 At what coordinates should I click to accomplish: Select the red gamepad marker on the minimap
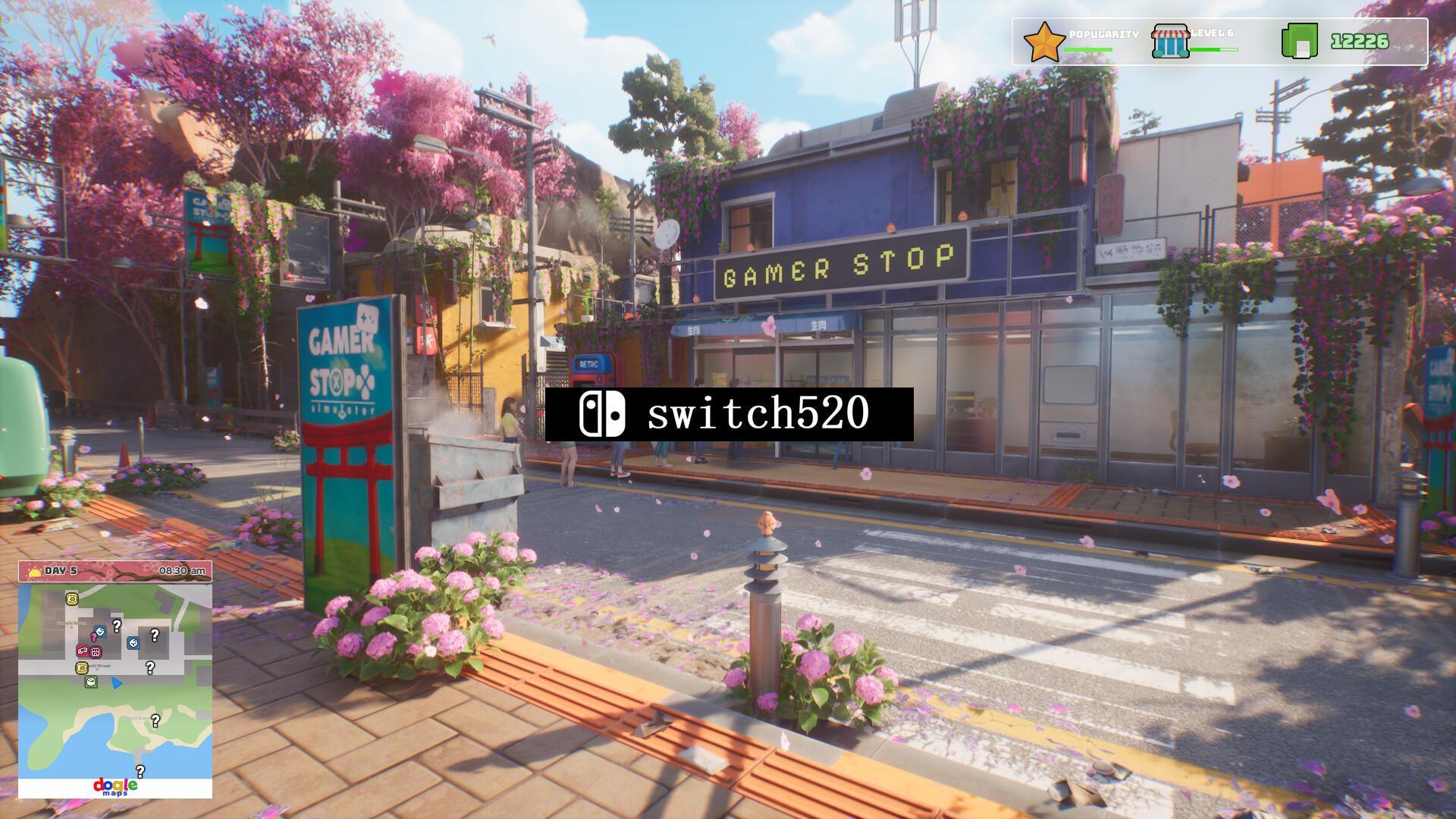click(83, 651)
